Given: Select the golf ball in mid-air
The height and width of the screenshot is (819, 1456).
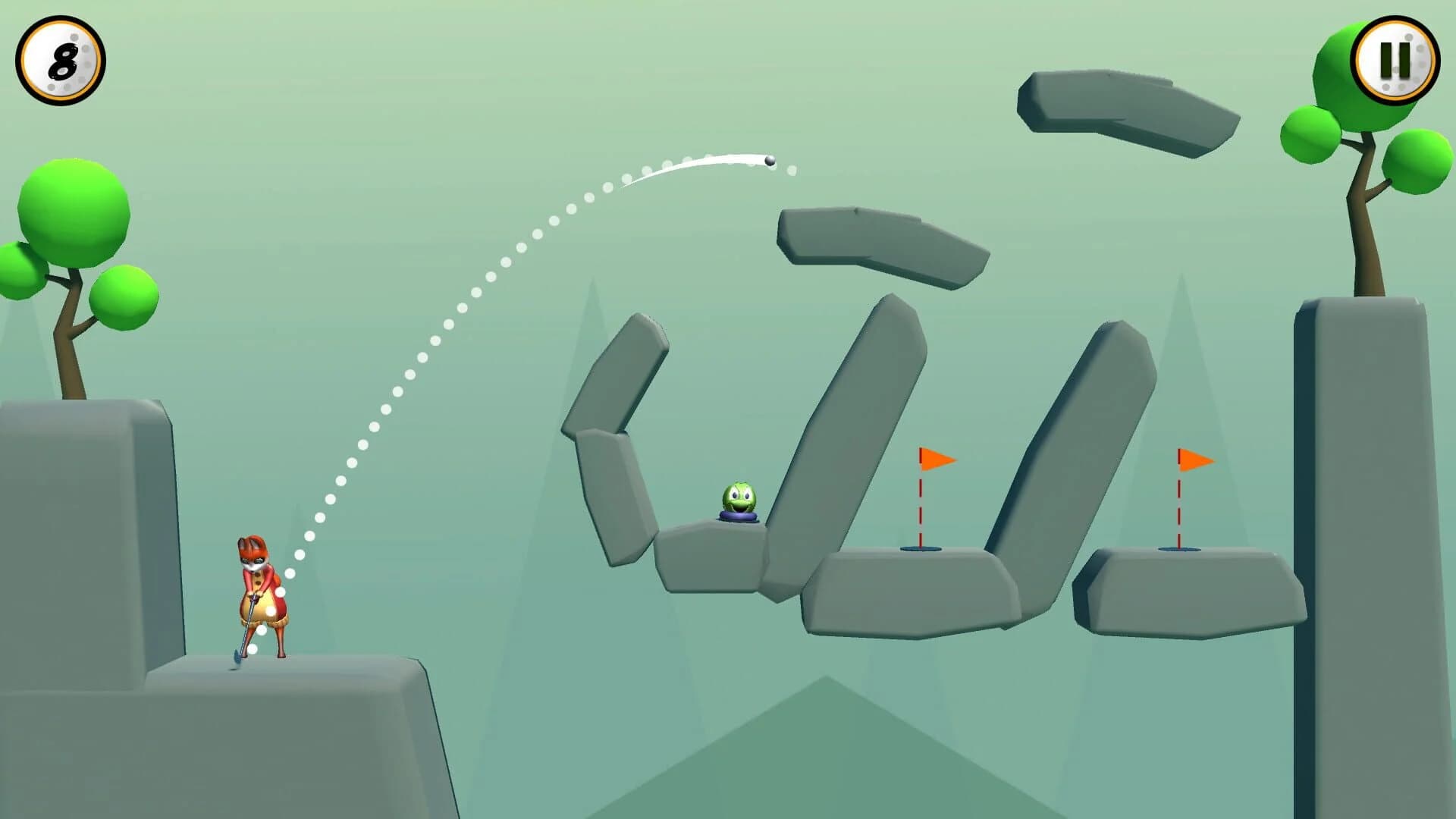Looking at the screenshot, I should [x=767, y=159].
